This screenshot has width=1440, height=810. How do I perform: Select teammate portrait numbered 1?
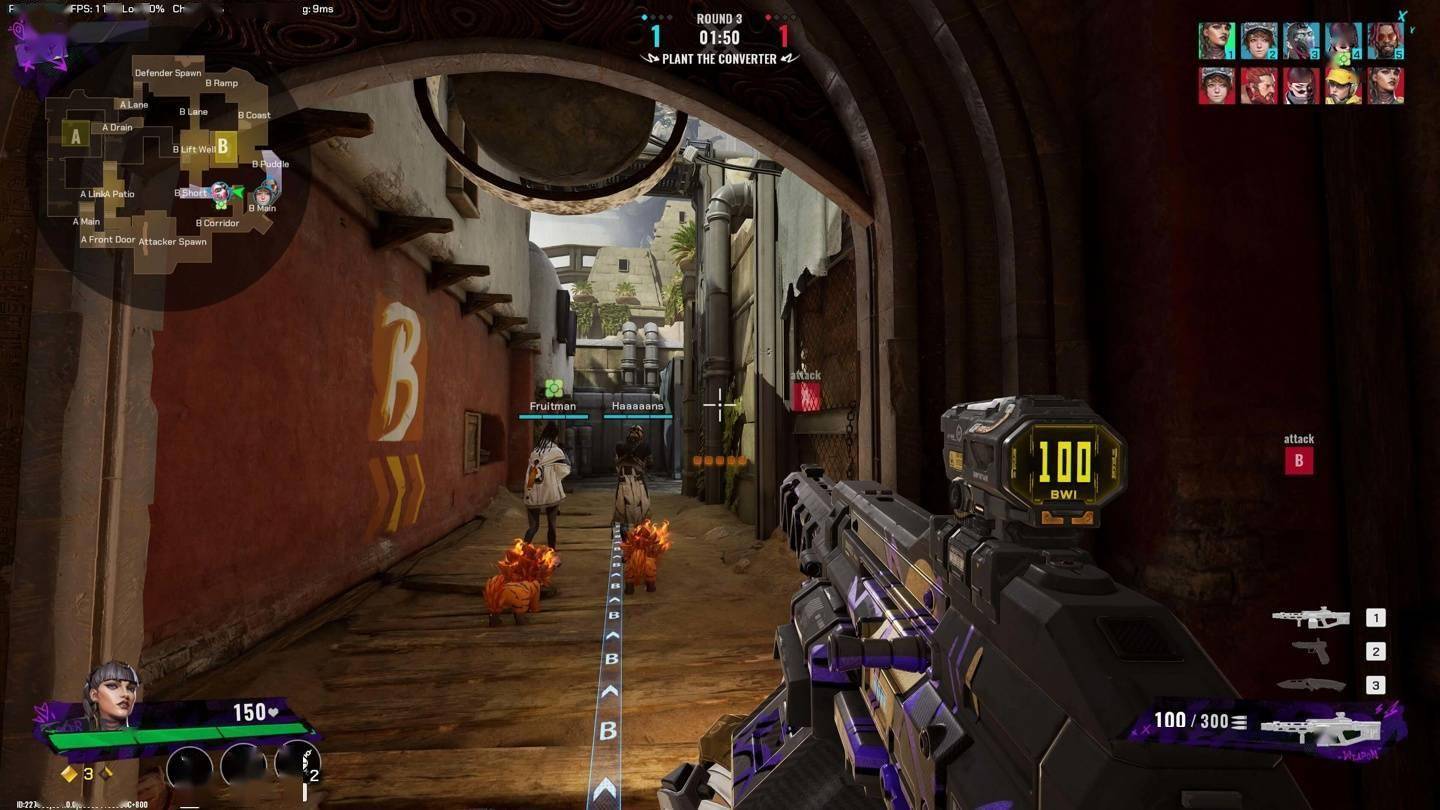pyautogui.click(x=1216, y=41)
